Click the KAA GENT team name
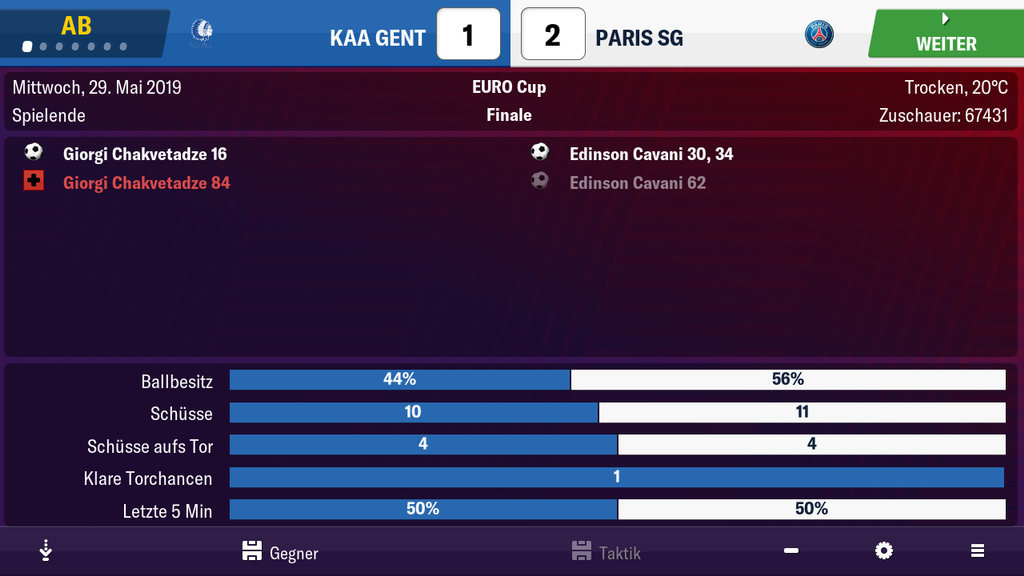 tap(377, 38)
